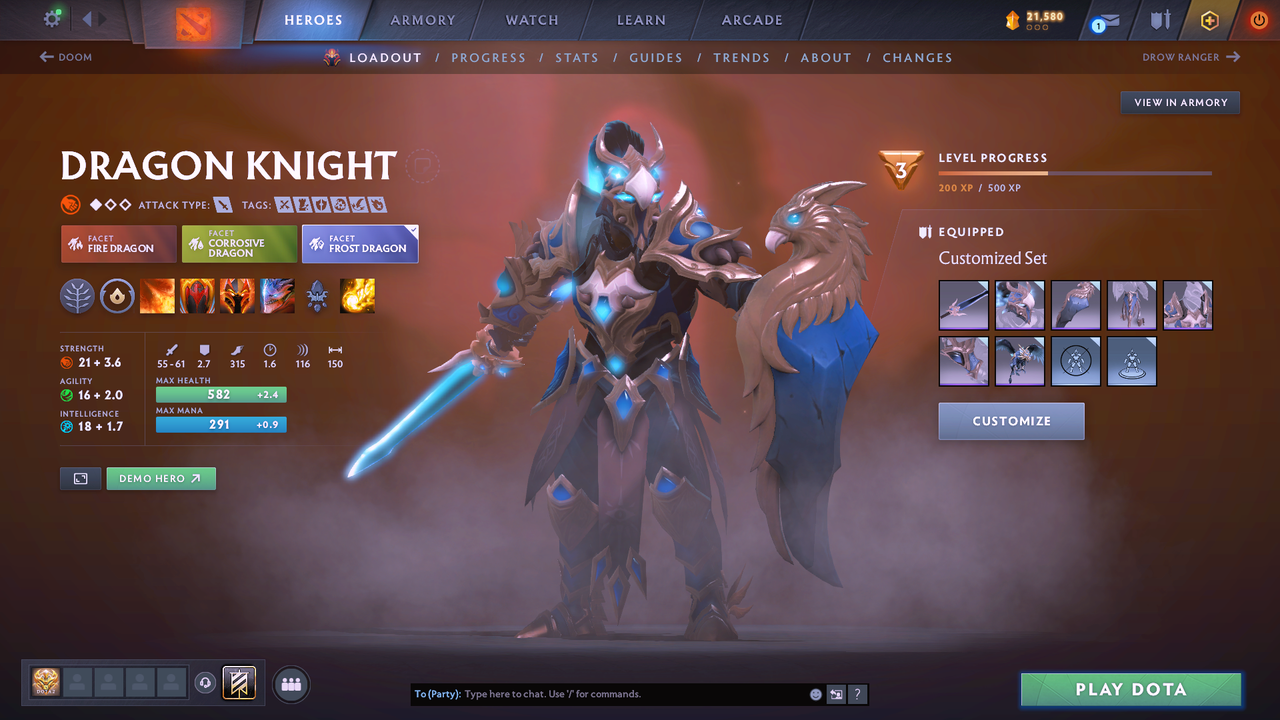The height and width of the screenshot is (720, 1280).
Task: Switch to the STATS tab
Action: coord(577,57)
